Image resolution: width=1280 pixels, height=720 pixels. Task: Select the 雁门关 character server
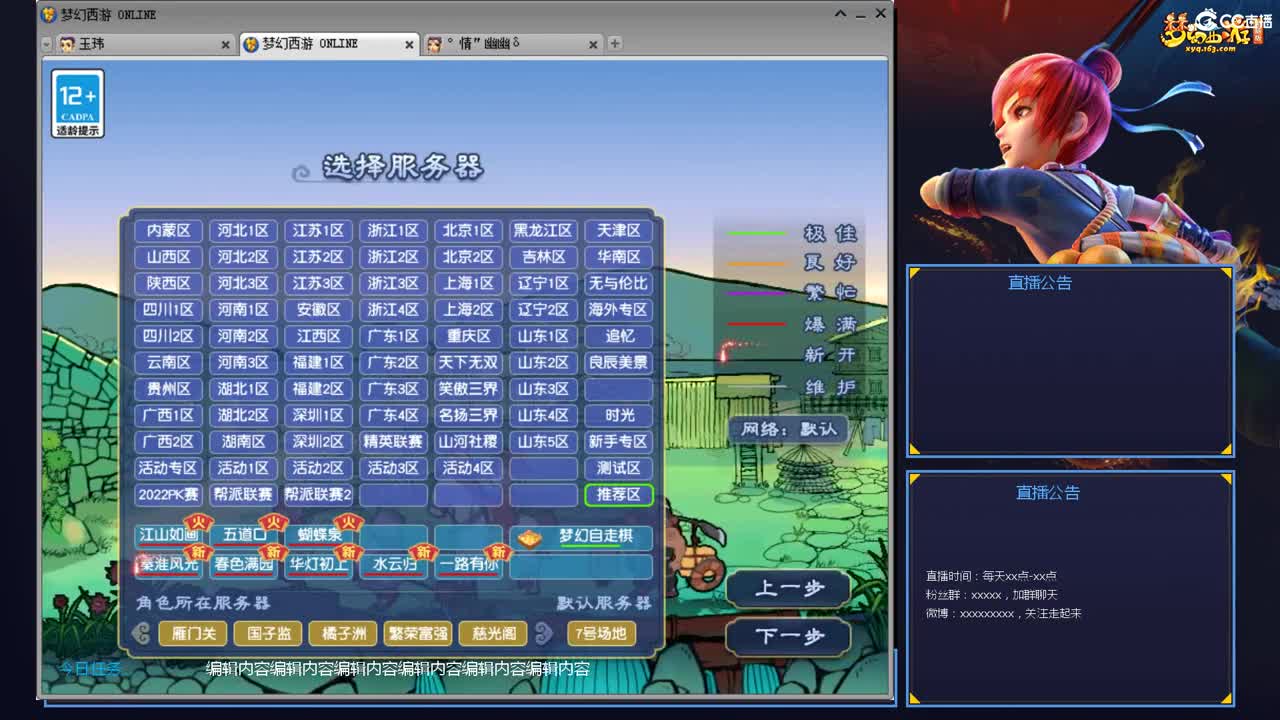tap(193, 633)
